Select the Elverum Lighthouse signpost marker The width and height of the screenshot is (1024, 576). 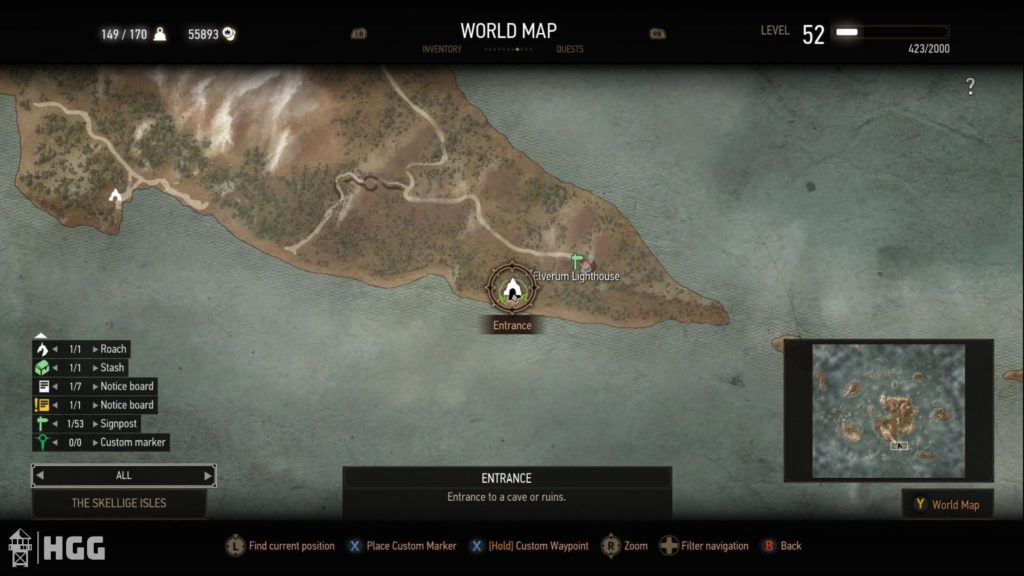[x=575, y=262]
